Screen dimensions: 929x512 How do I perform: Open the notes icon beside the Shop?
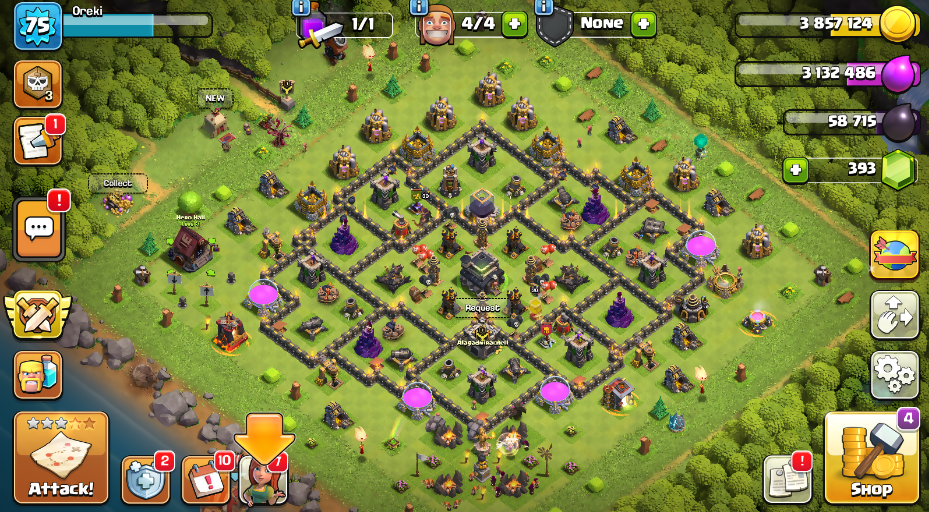786,480
